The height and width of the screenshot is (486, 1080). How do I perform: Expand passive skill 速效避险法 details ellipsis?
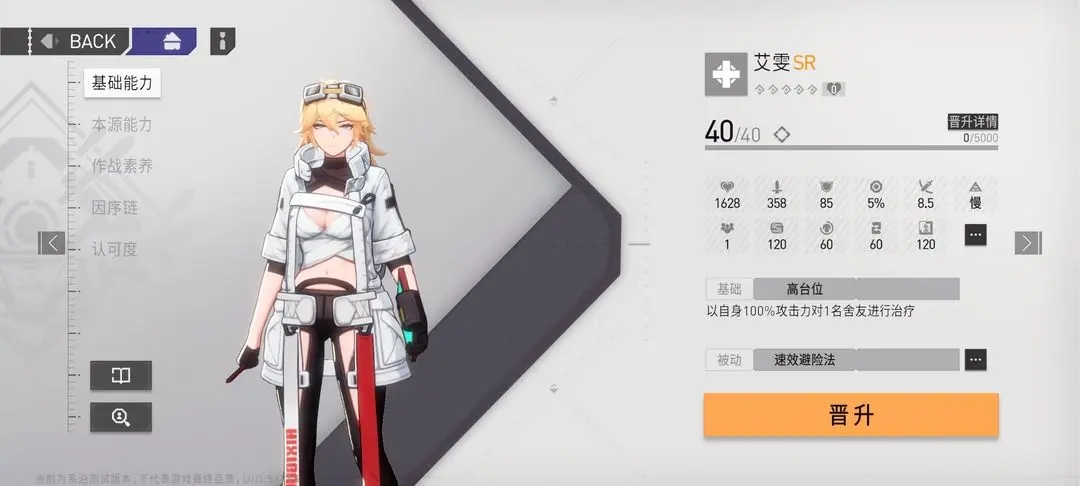[x=975, y=359]
